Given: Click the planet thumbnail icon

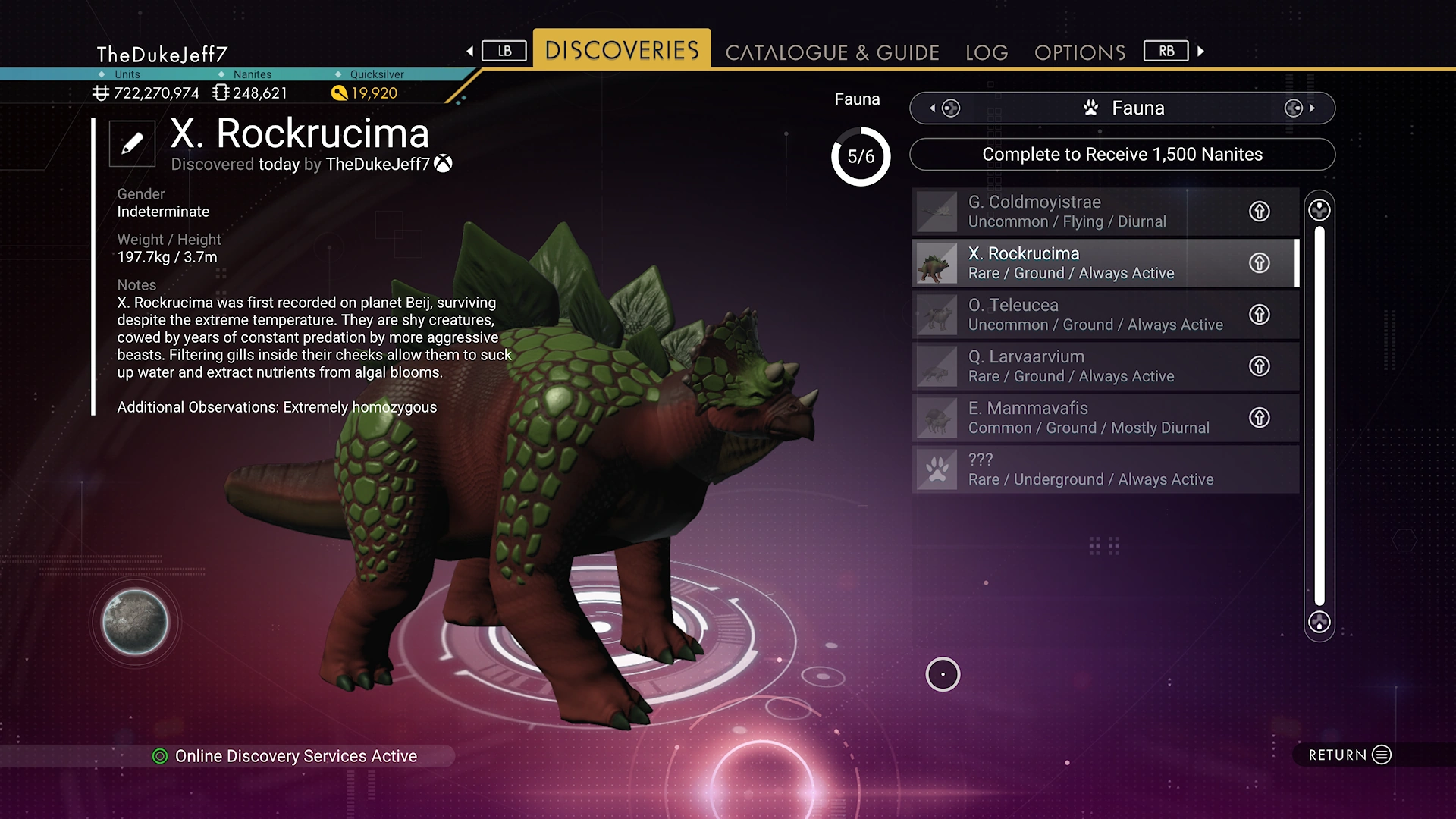Looking at the screenshot, I should (x=135, y=623).
